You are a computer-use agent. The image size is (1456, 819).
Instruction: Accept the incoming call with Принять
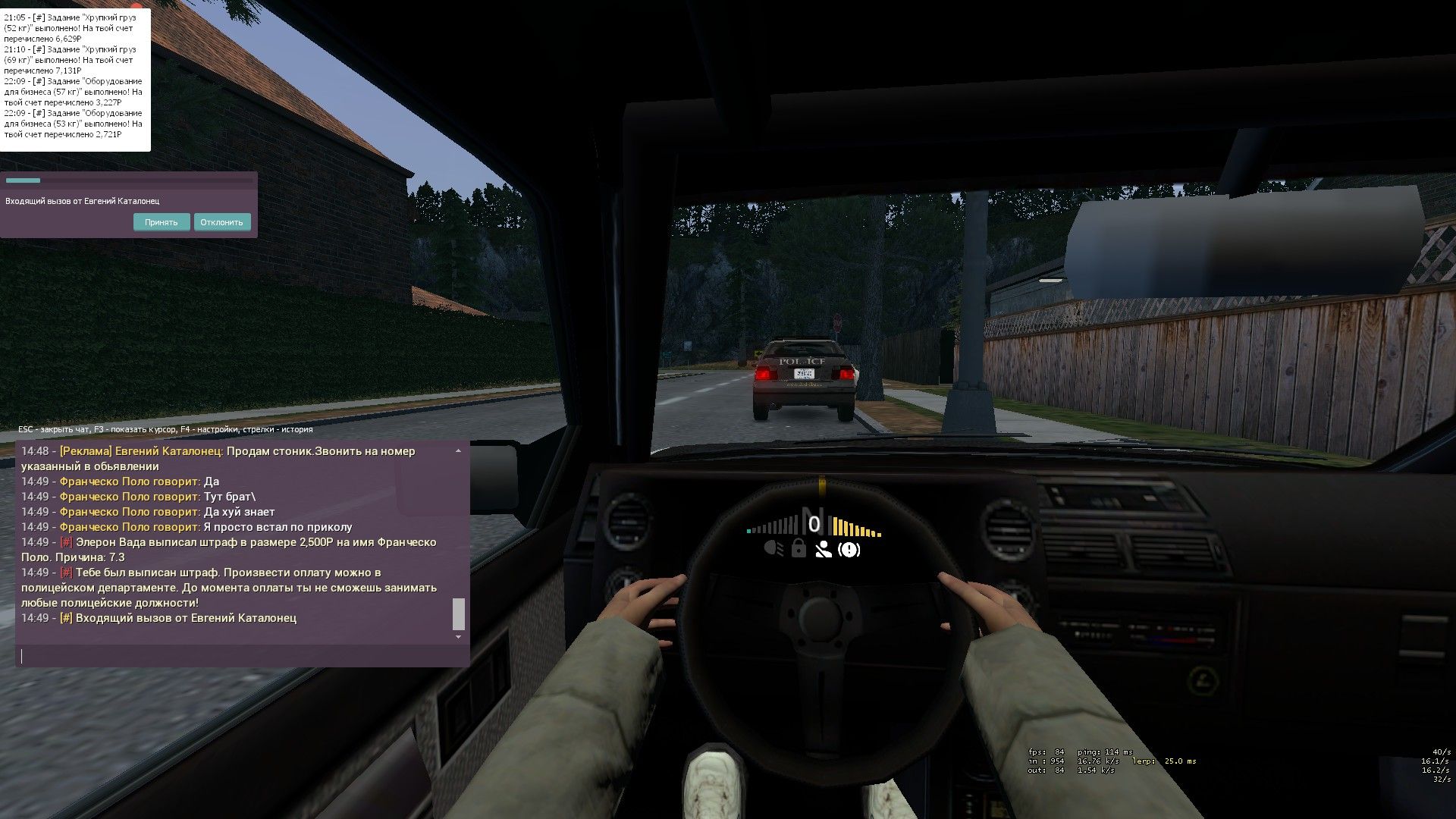162,222
